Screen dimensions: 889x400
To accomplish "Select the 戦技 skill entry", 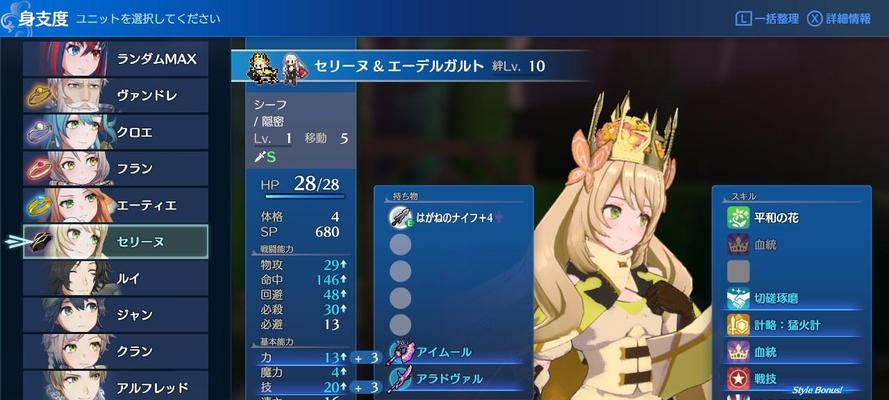I will point(790,379).
